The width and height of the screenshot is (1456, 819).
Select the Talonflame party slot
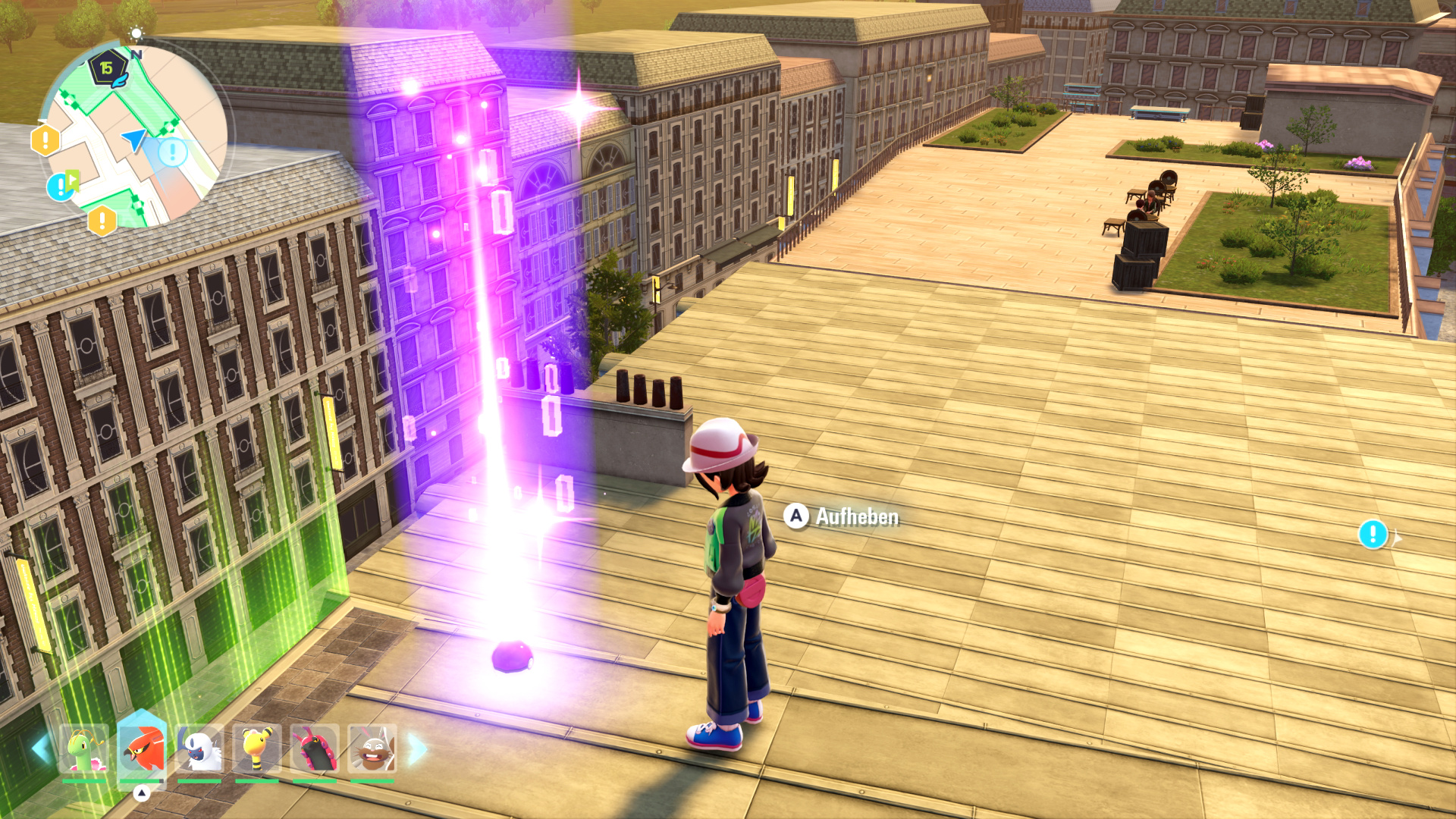142,749
